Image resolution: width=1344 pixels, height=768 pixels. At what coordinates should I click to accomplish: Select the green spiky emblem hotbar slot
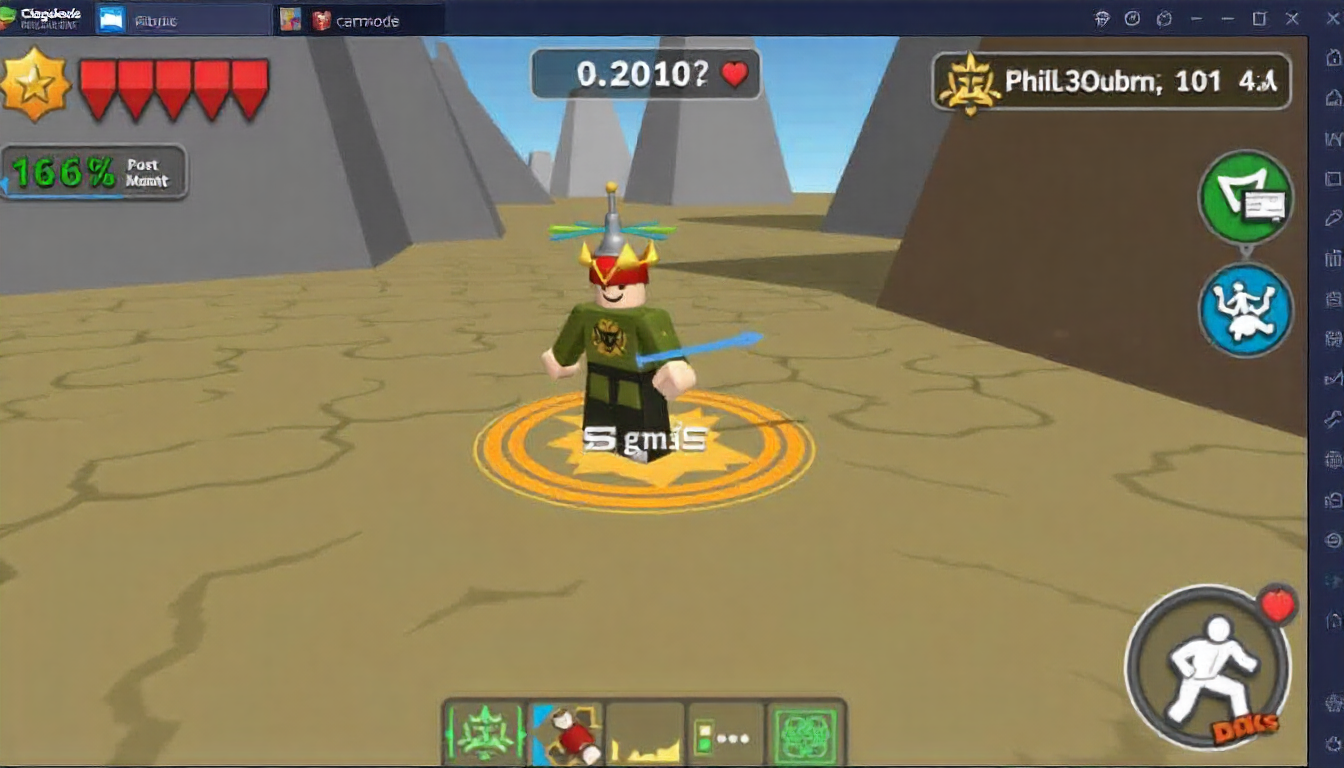[x=484, y=733]
